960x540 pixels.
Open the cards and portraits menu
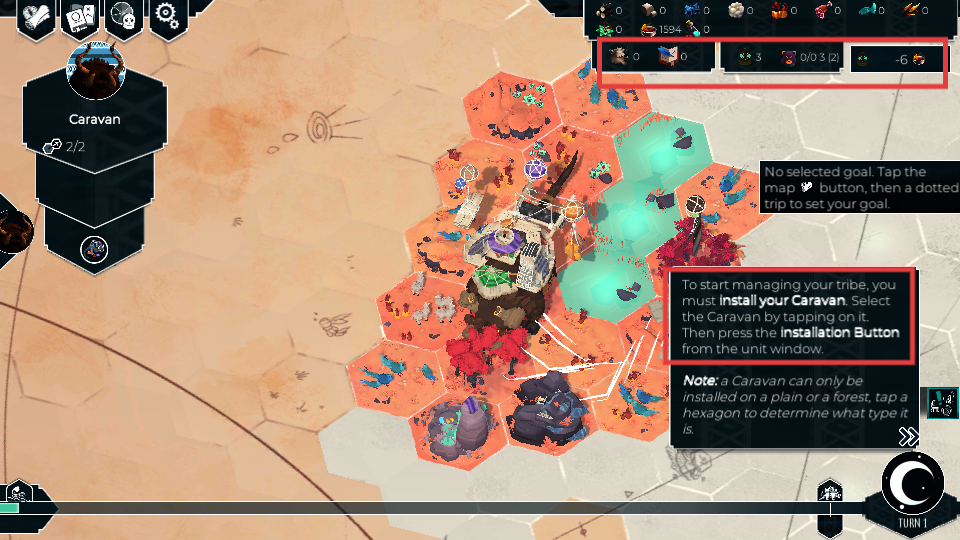tap(79, 18)
